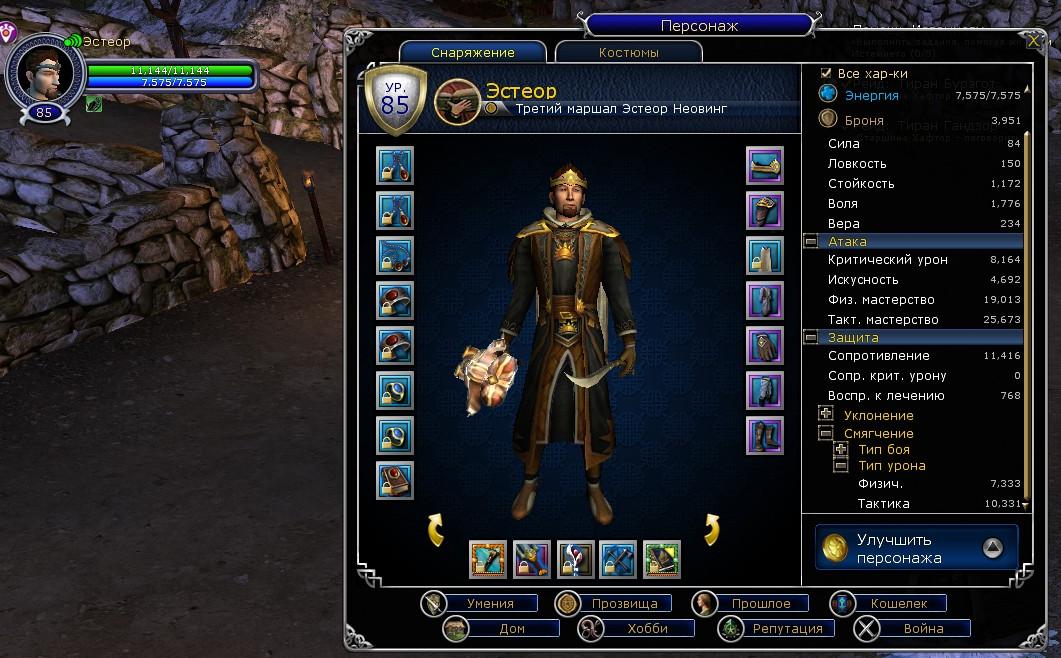
Task: Click Эстеор's portrait in the HUD
Action: (x=43, y=73)
